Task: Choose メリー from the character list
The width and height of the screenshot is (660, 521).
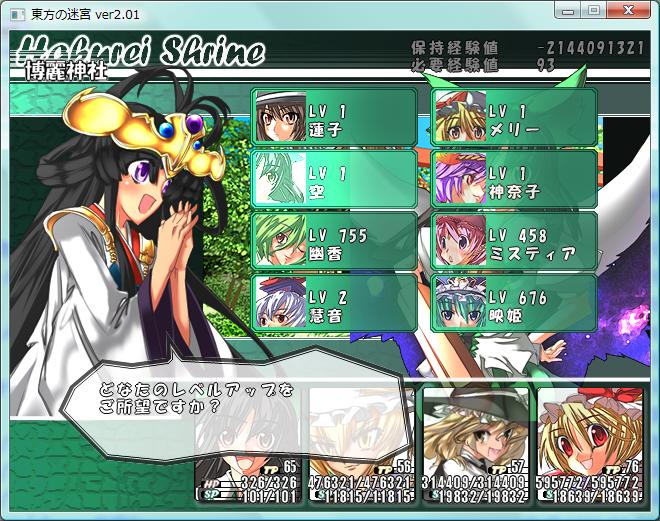Action: (515, 118)
